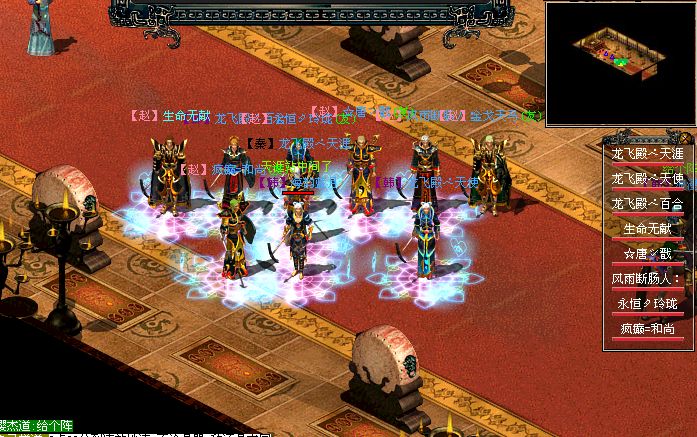Pick 龙飞殿~百合 from the party panel

pyautogui.click(x=647, y=204)
